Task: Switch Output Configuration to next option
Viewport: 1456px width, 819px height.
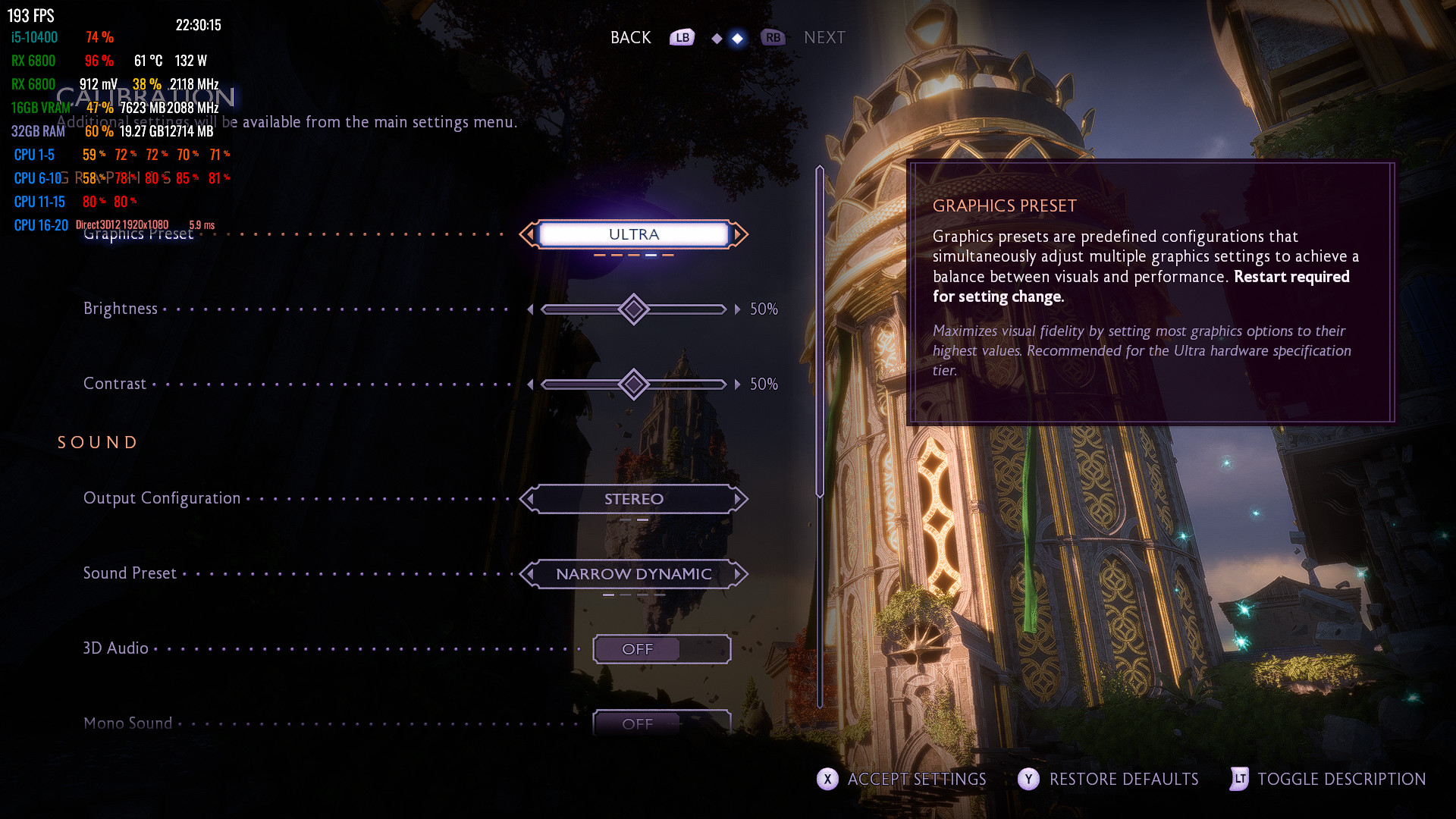Action: click(x=739, y=499)
